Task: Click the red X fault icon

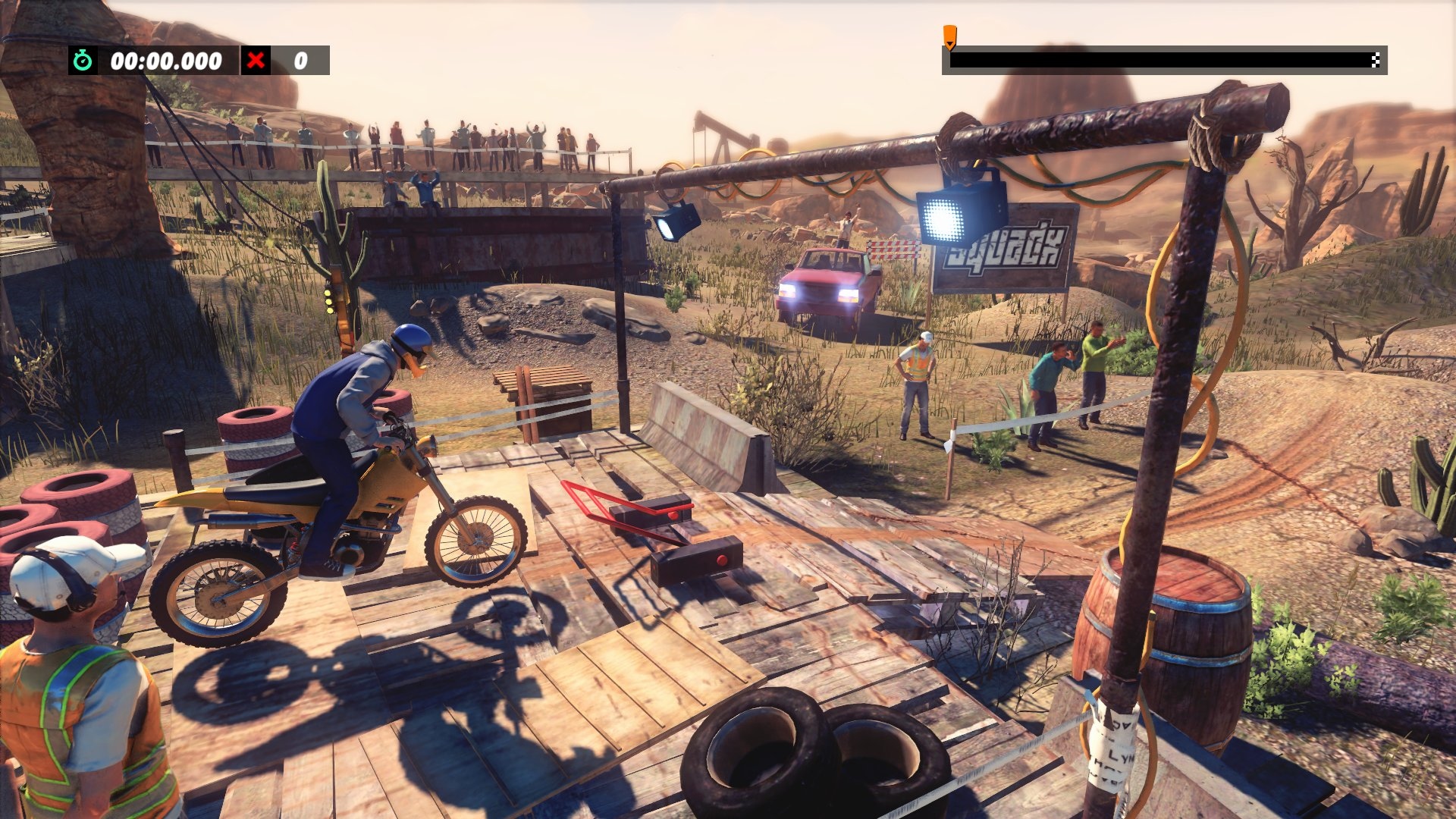Action: [256, 61]
